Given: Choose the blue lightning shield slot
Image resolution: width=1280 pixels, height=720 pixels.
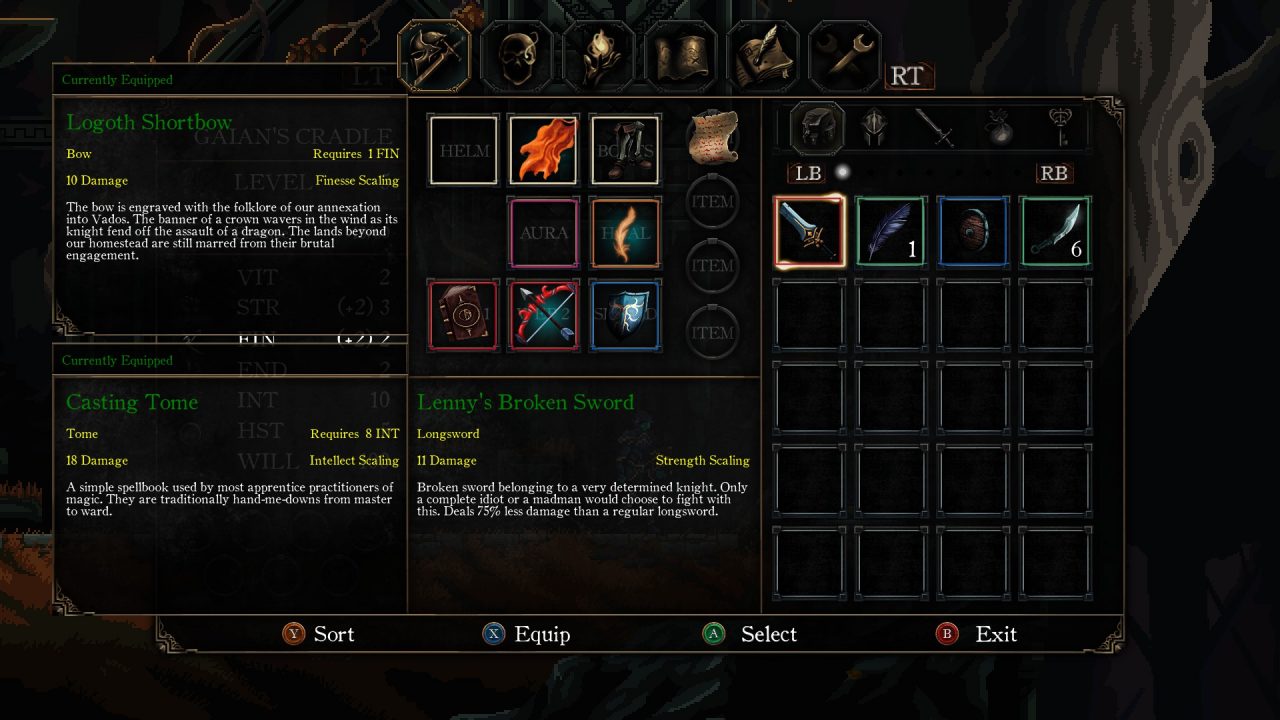Looking at the screenshot, I should click(x=625, y=315).
